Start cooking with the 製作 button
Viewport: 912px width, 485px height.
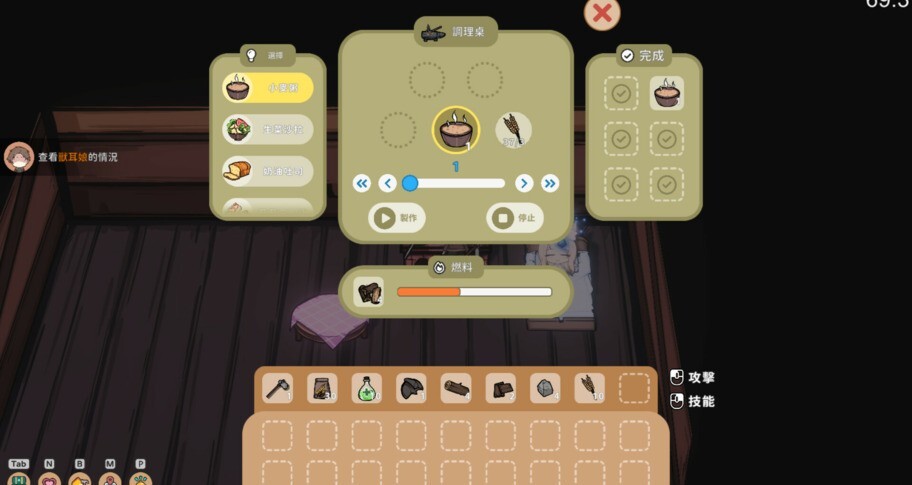[398, 217]
